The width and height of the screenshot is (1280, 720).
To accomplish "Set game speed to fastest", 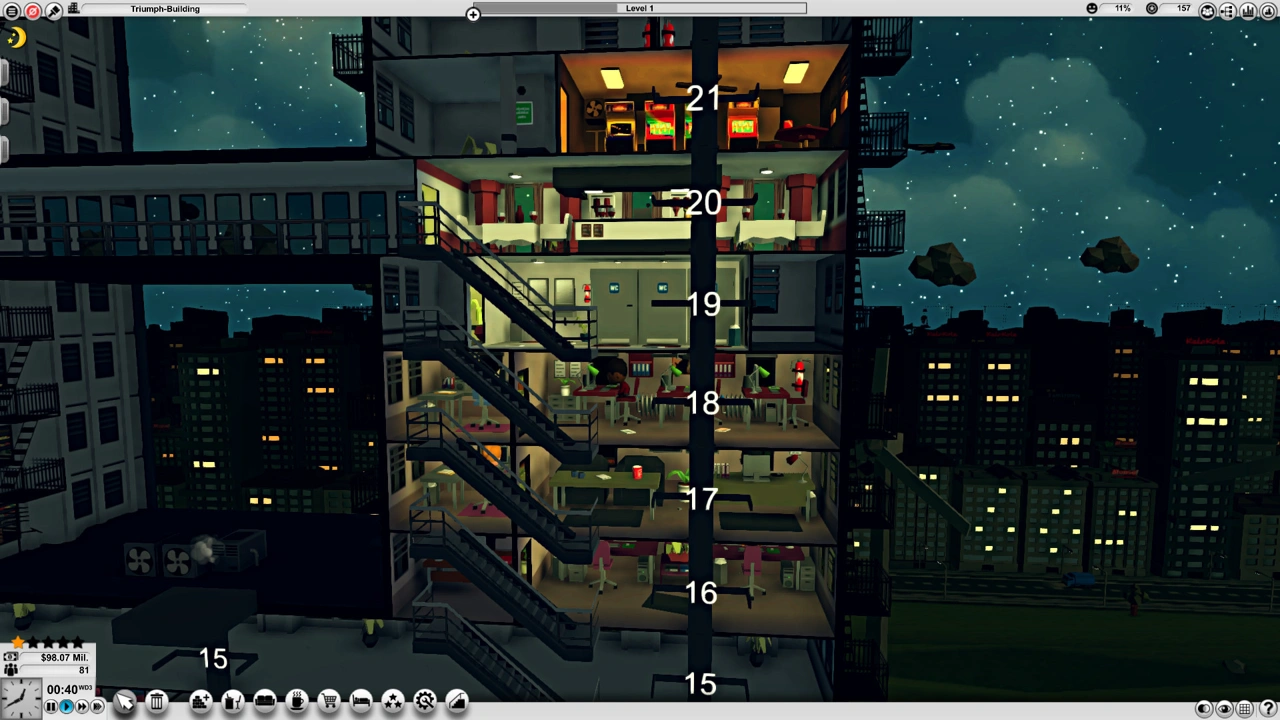I will [97, 706].
